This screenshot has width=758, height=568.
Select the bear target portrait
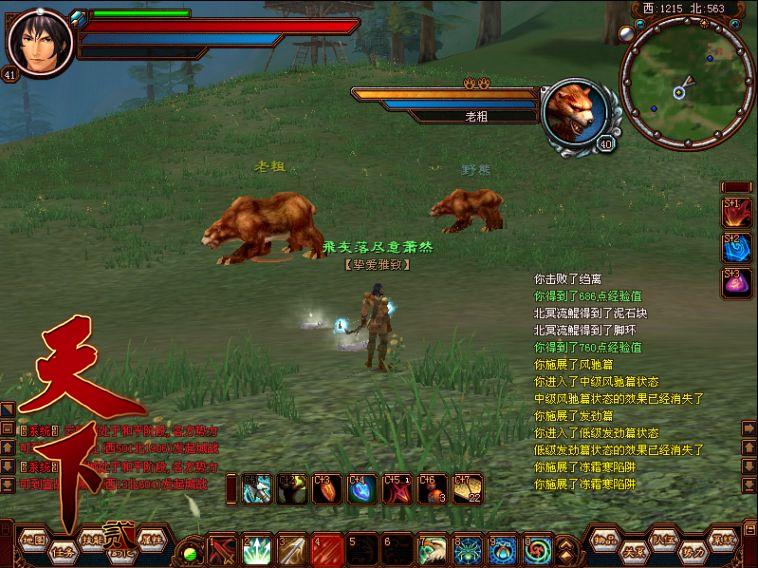pyautogui.click(x=575, y=110)
